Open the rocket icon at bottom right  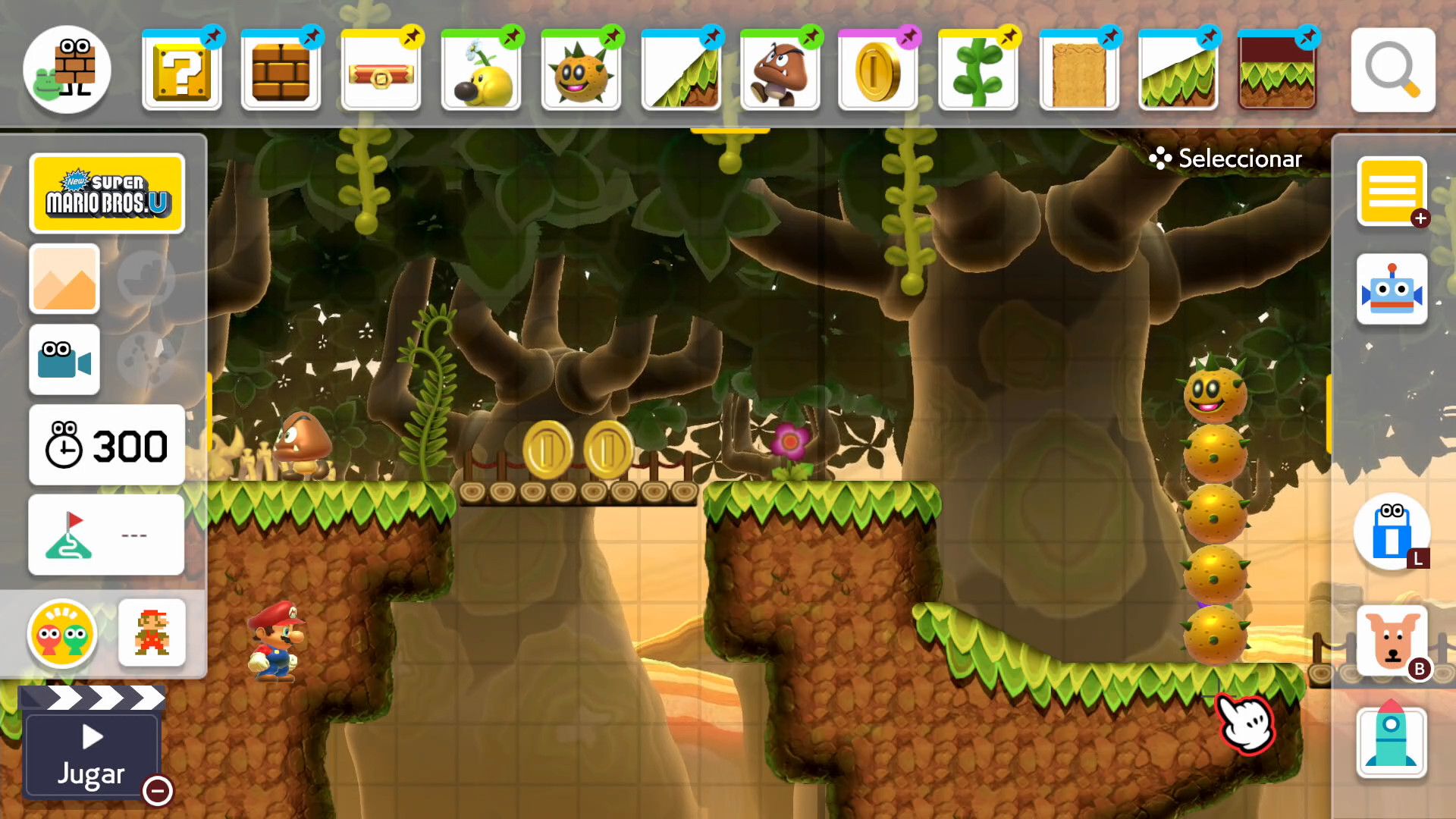coord(1392,742)
